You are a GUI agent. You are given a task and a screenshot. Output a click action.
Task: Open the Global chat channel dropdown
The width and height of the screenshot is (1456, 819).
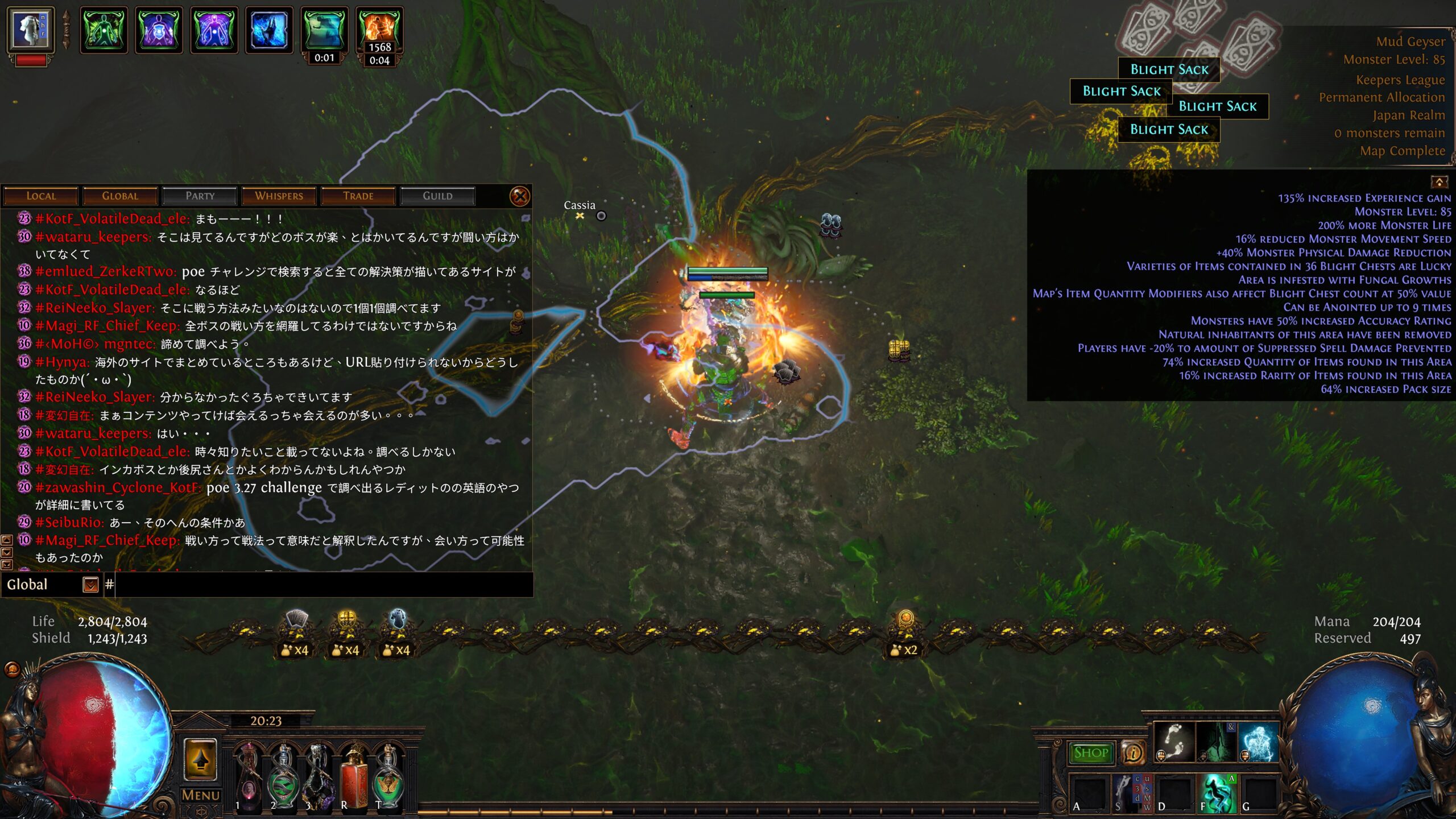[90, 585]
